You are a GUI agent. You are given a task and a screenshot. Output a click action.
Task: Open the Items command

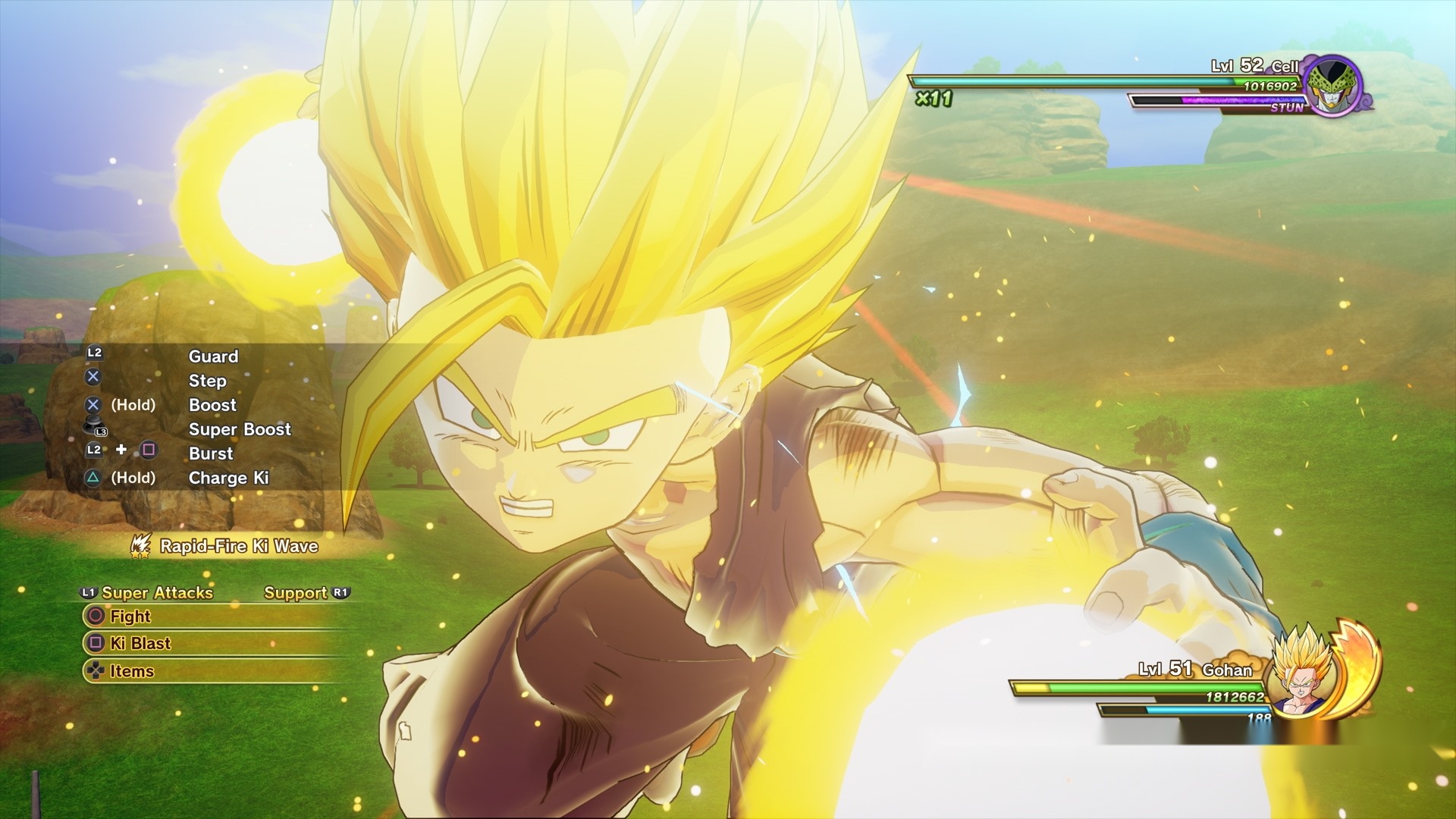[131, 671]
